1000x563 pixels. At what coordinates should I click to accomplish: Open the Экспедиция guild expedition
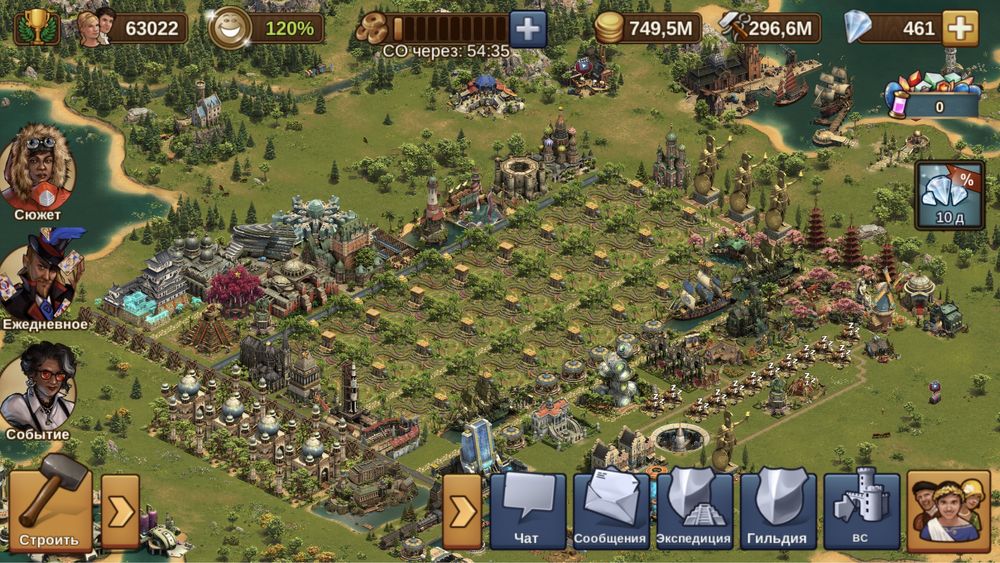[694, 510]
